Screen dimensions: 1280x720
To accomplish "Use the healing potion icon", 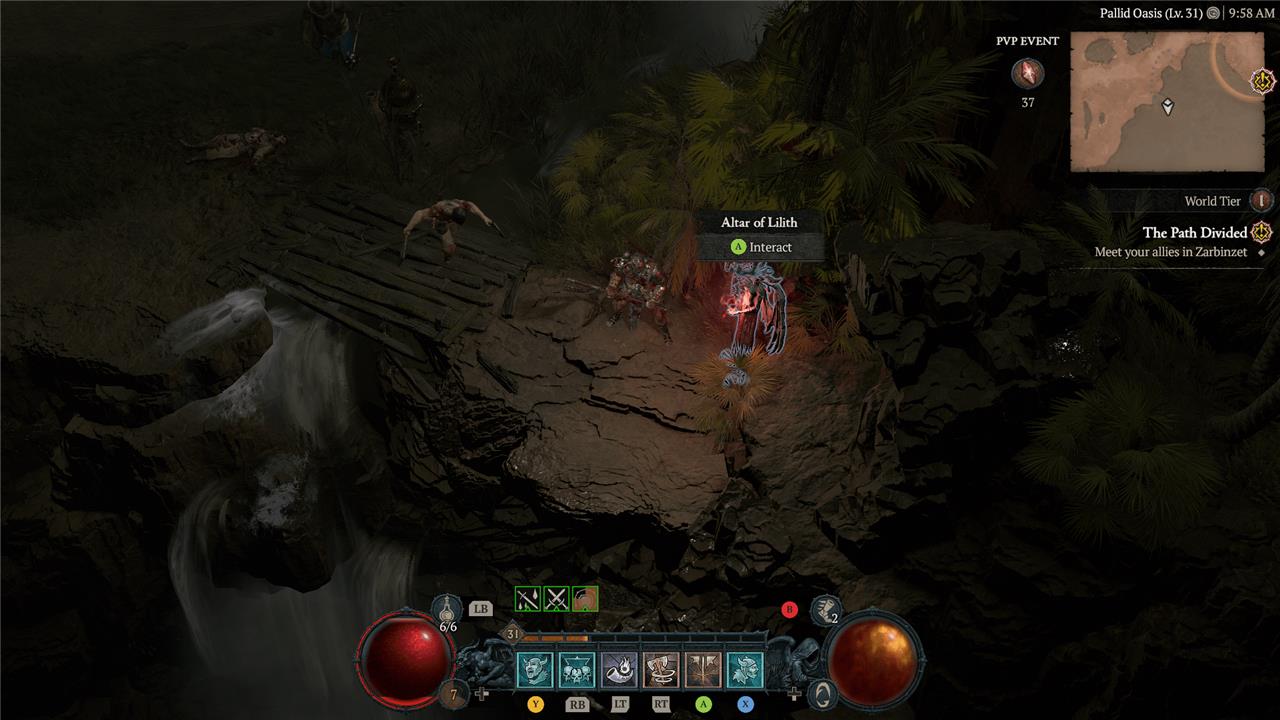I will pos(447,607).
